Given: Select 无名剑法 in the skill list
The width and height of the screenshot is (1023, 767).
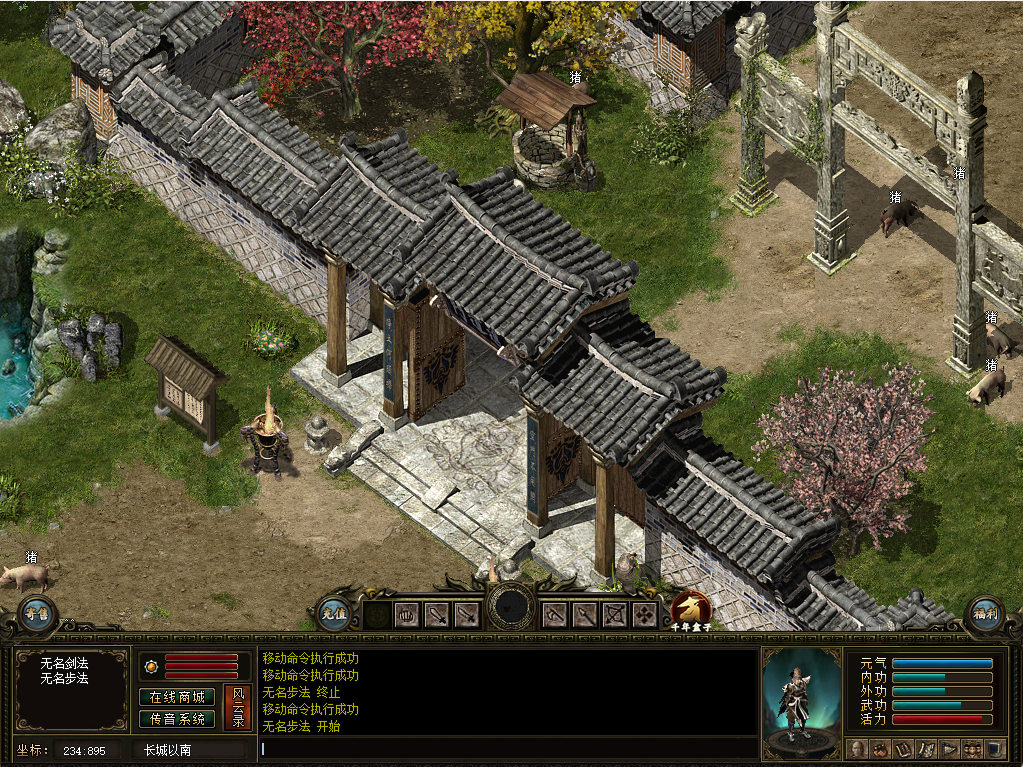Looking at the screenshot, I should click(64, 663).
